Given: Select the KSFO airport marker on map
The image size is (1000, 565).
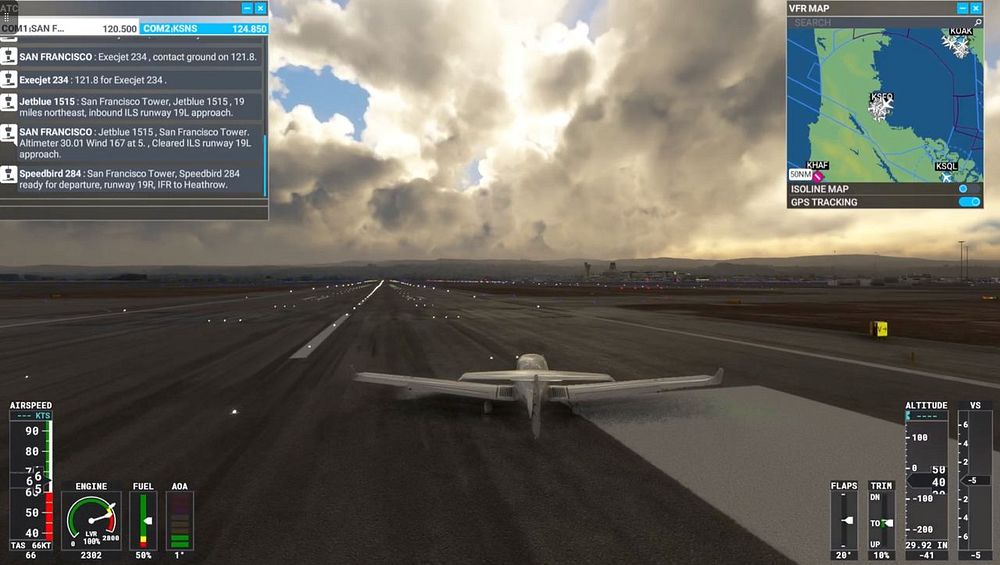Looking at the screenshot, I should [x=882, y=106].
